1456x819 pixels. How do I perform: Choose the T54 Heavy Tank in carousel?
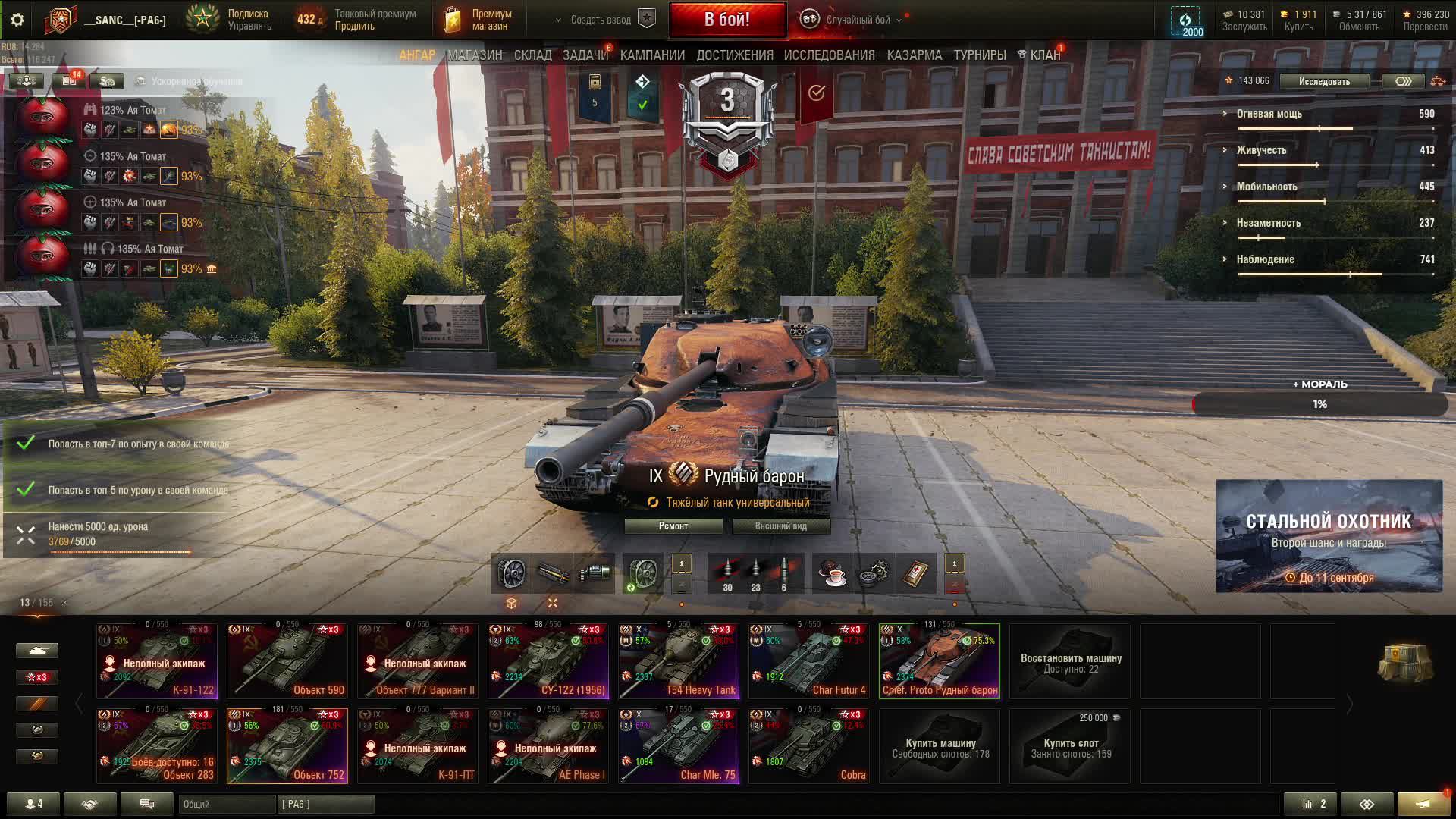tap(679, 661)
